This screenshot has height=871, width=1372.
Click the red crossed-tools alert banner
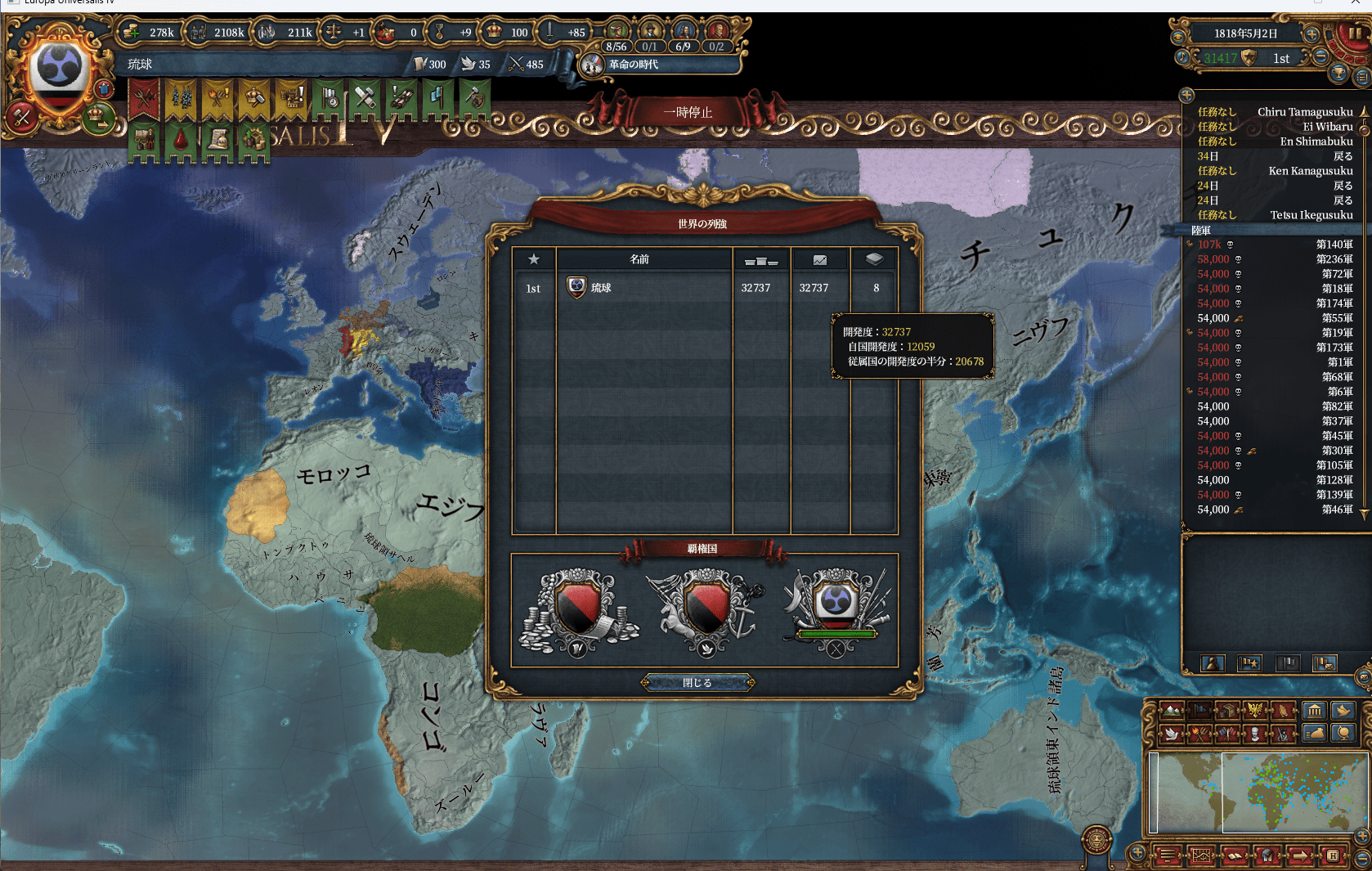(144, 100)
